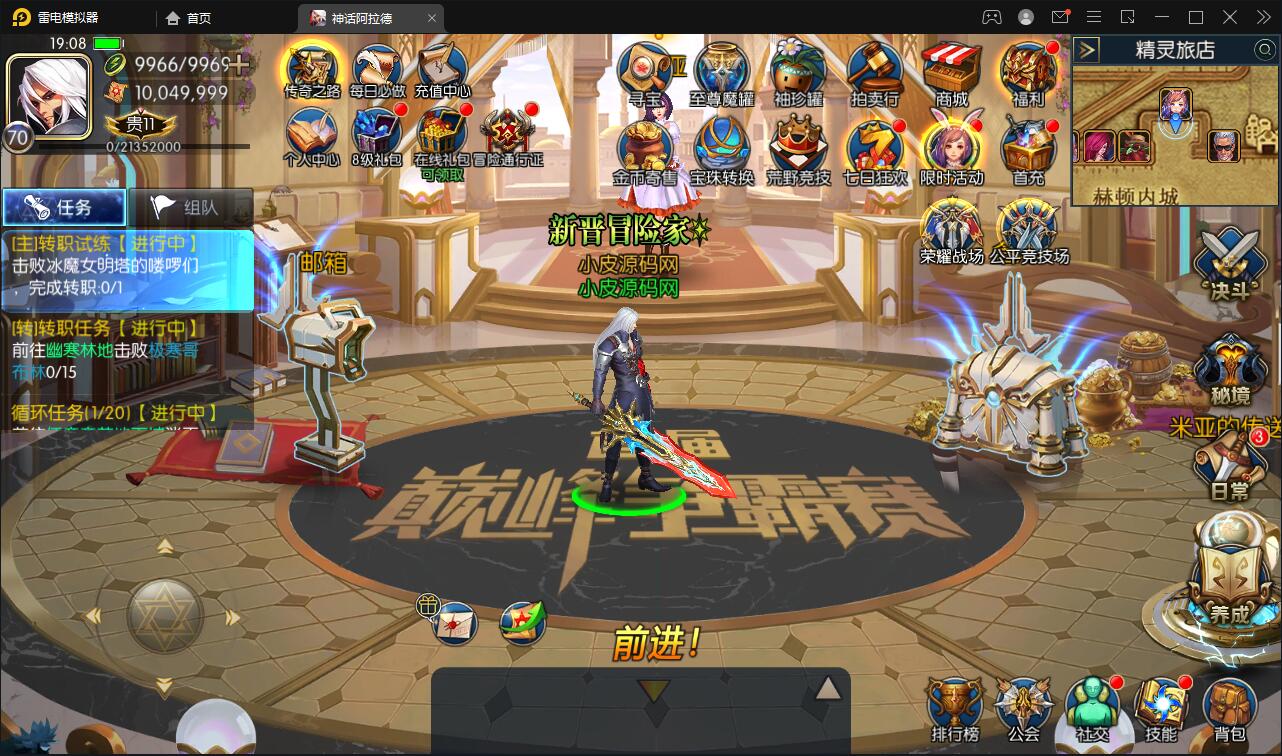1282x756 pixels.
Task: Open the 传奇之路 icon
Action: (x=312, y=68)
